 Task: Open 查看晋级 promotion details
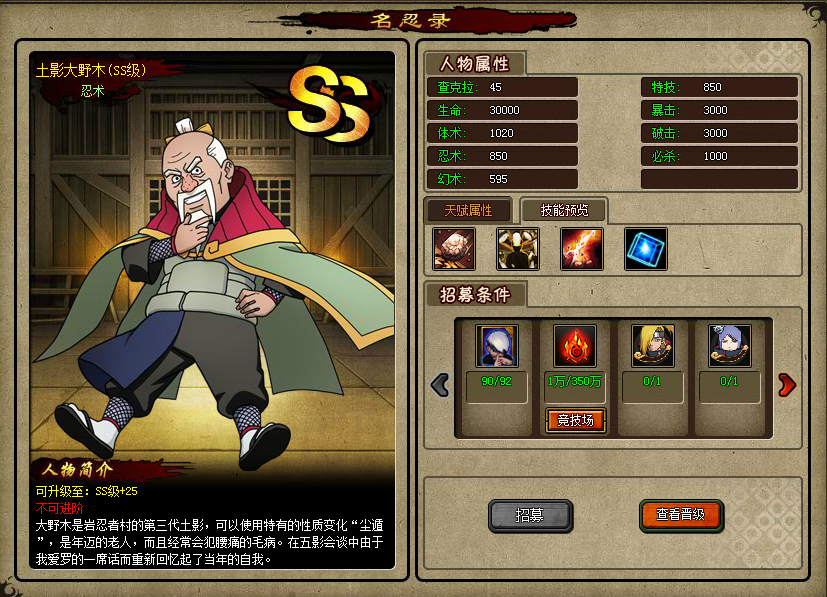681,515
